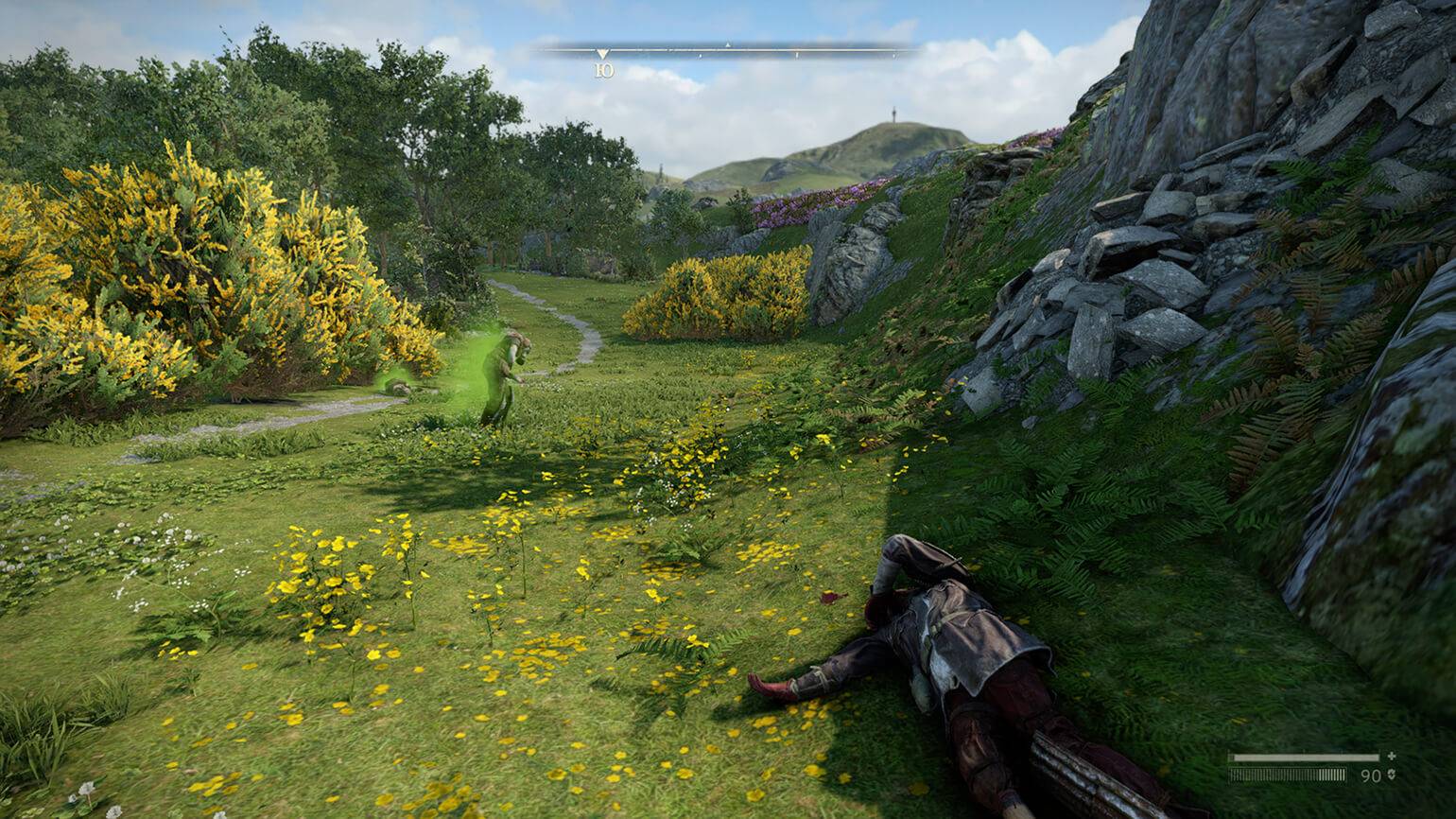Click the compass bar in the sky

tap(728, 48)
